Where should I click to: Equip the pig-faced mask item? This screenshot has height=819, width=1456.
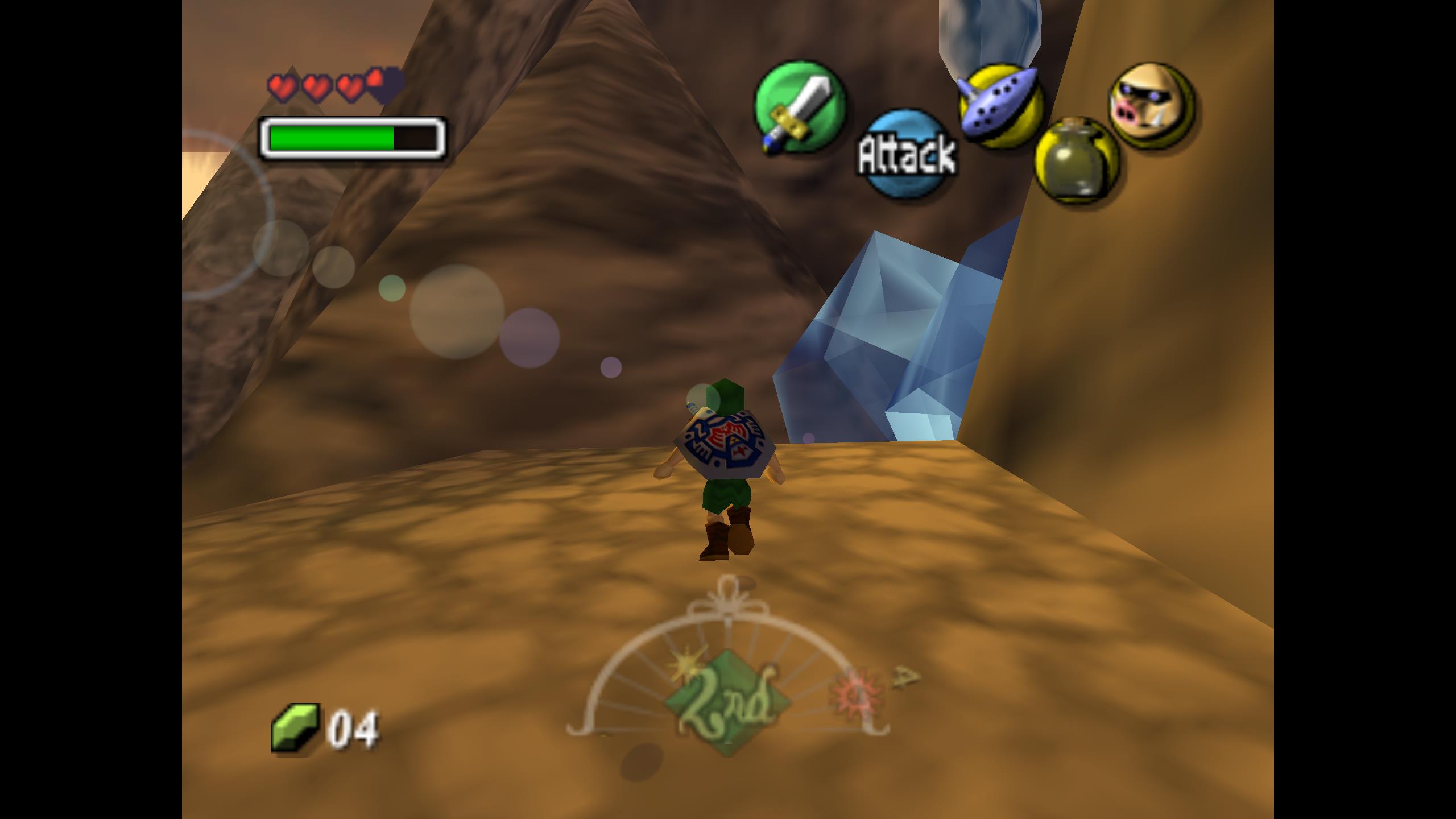(1152, 106)
